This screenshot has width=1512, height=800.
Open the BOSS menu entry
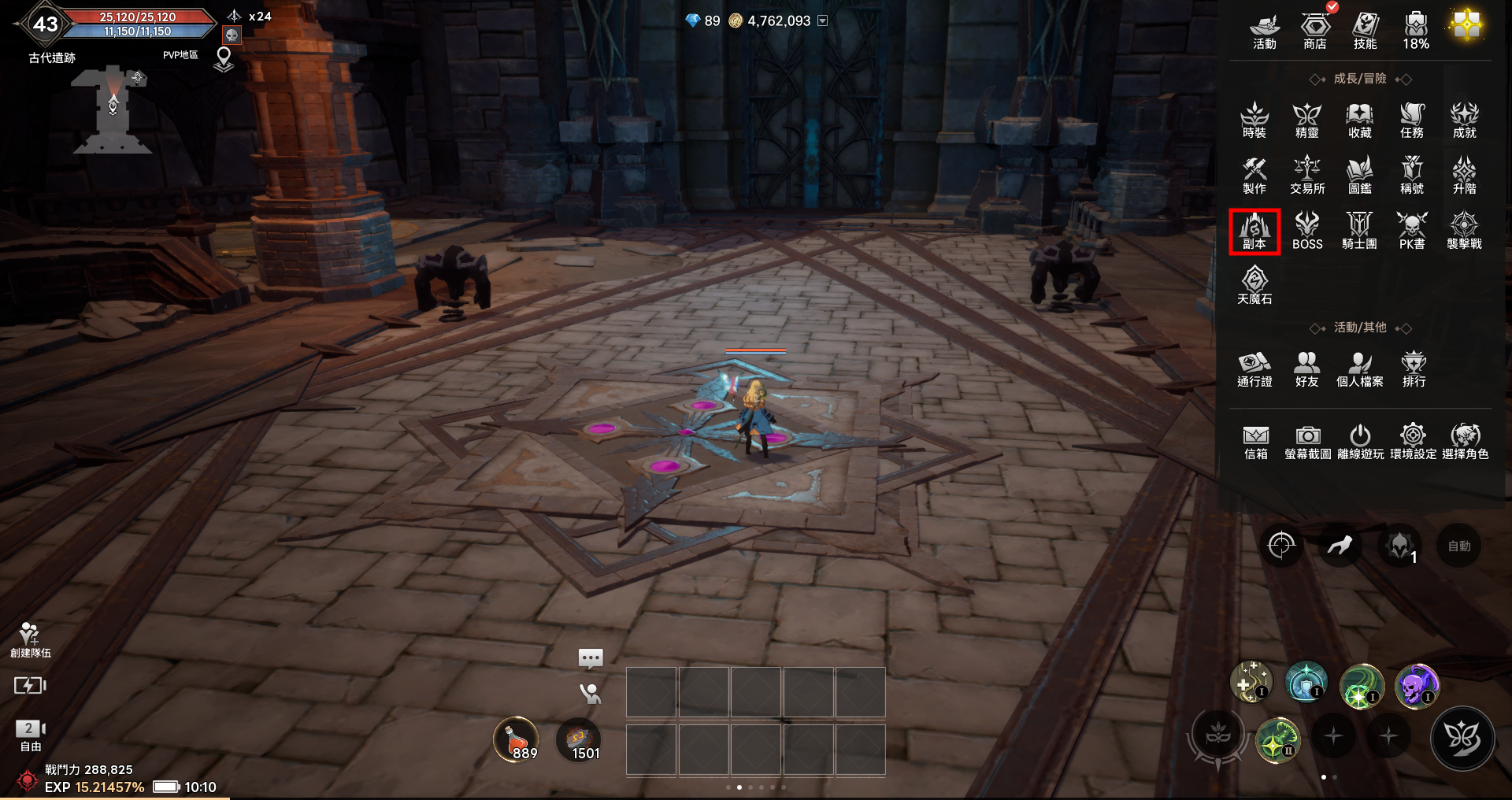1307,231
